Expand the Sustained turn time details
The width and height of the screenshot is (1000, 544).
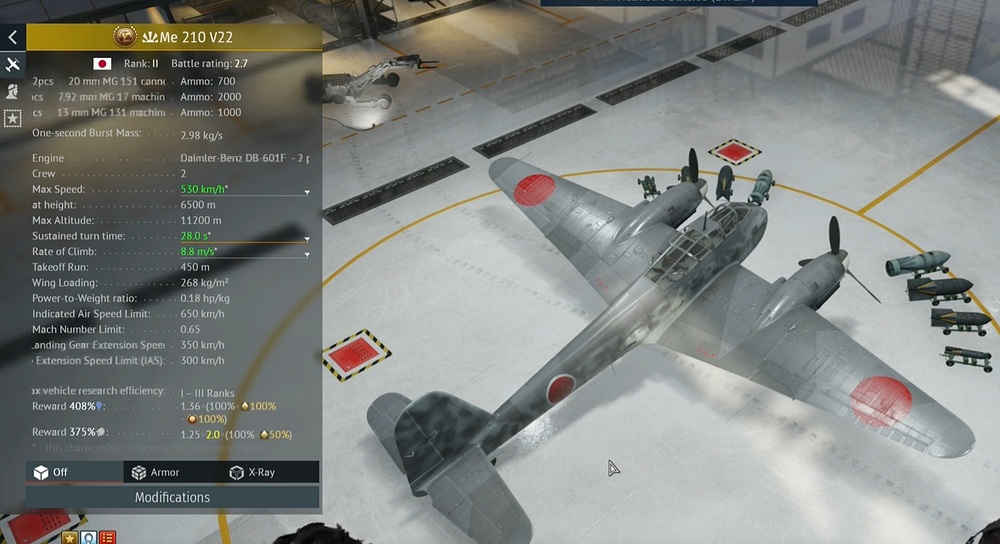coord(307,239)
